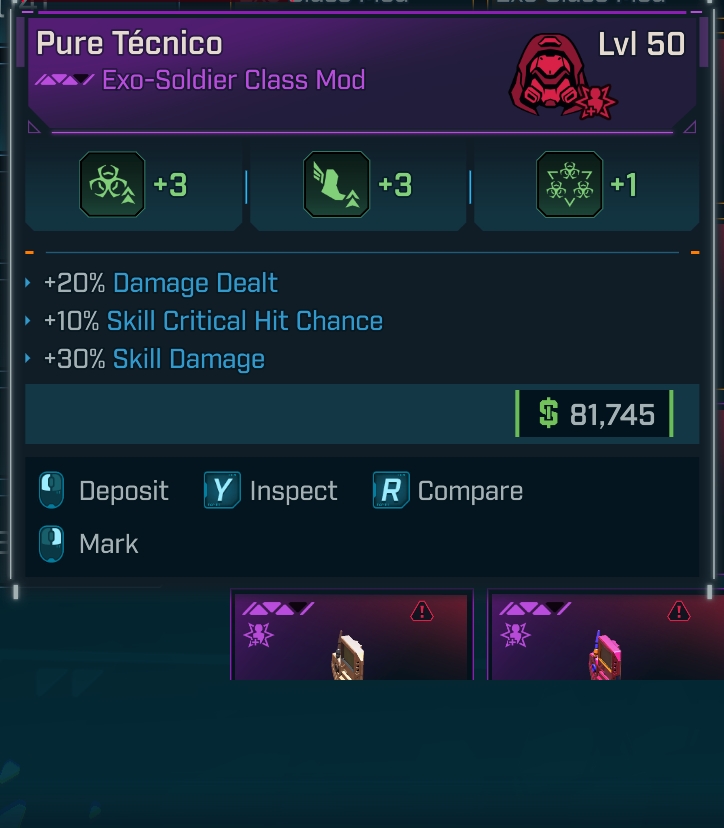Select the pink class mod inventory slot
This screenshot has height=828, width=724.
coord(606,637)
